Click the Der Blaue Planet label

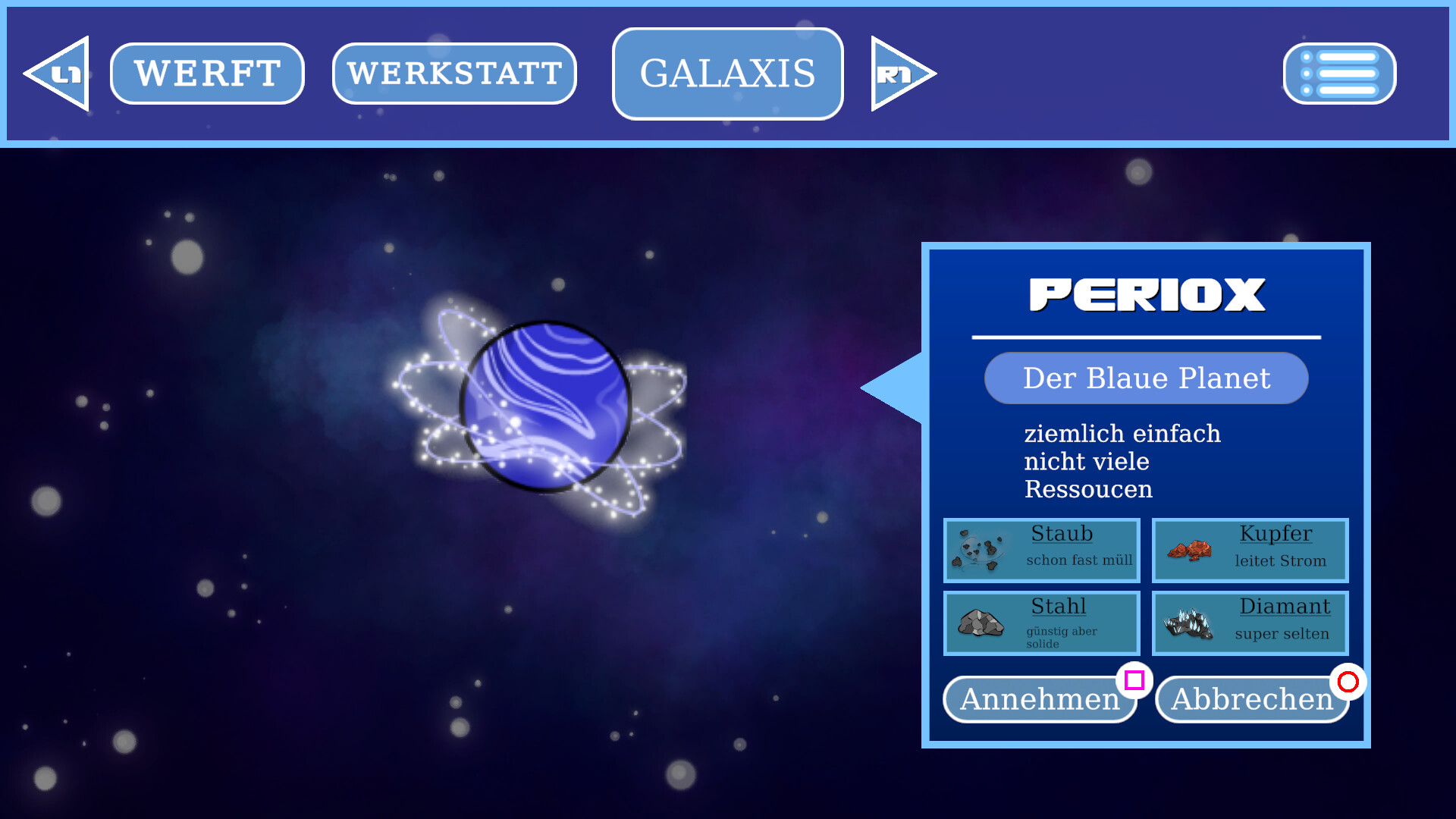1146,378
